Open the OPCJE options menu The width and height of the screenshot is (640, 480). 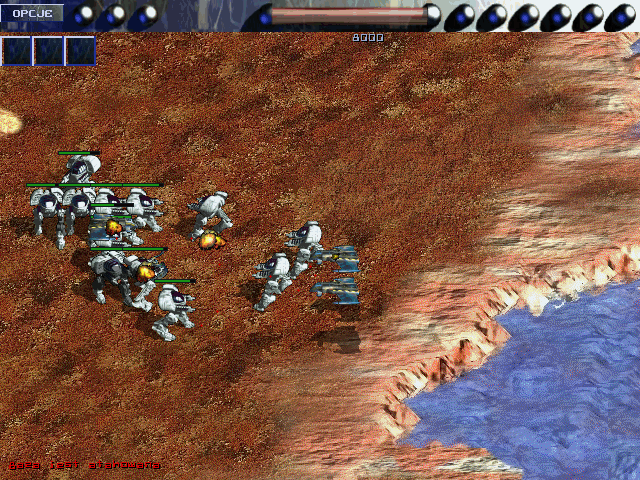[x=32, y=13]
